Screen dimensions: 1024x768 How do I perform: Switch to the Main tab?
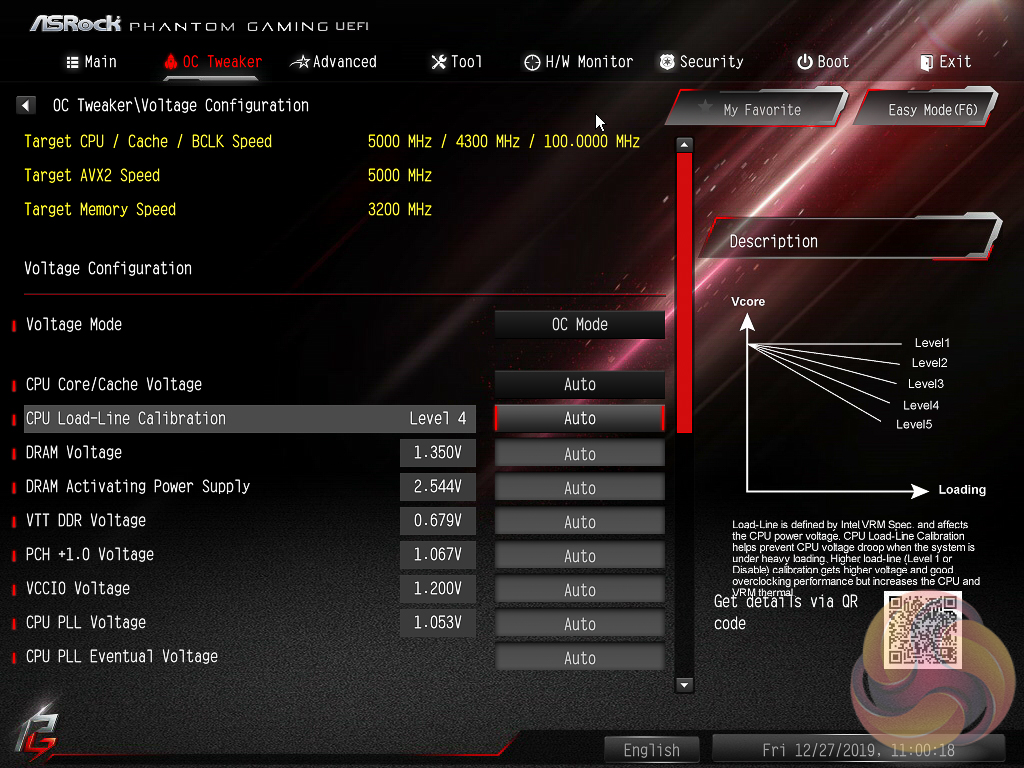(91, 62)
